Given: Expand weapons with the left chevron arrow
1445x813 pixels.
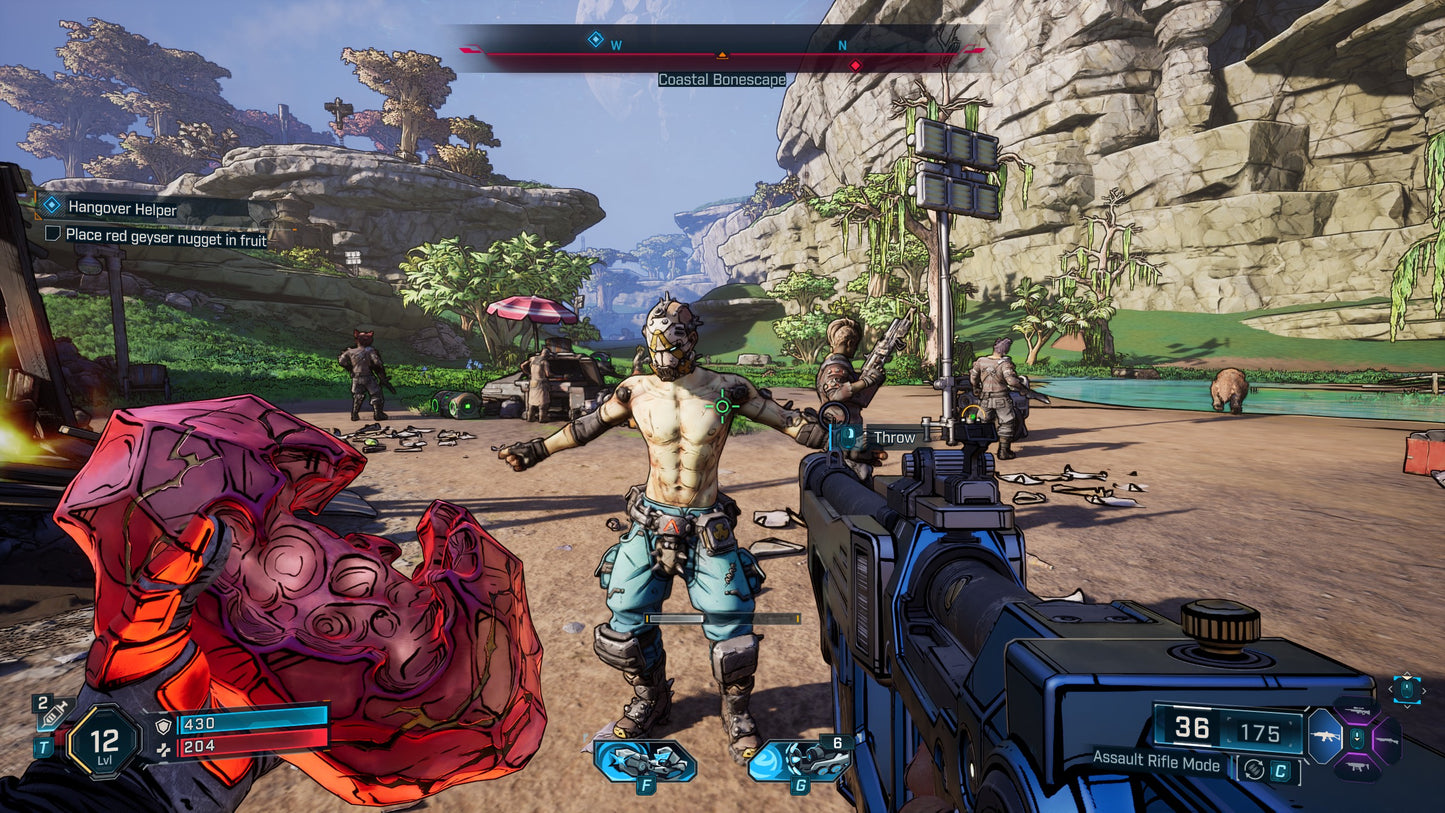Looking at the screenshot, I should tap(1390, 690).
